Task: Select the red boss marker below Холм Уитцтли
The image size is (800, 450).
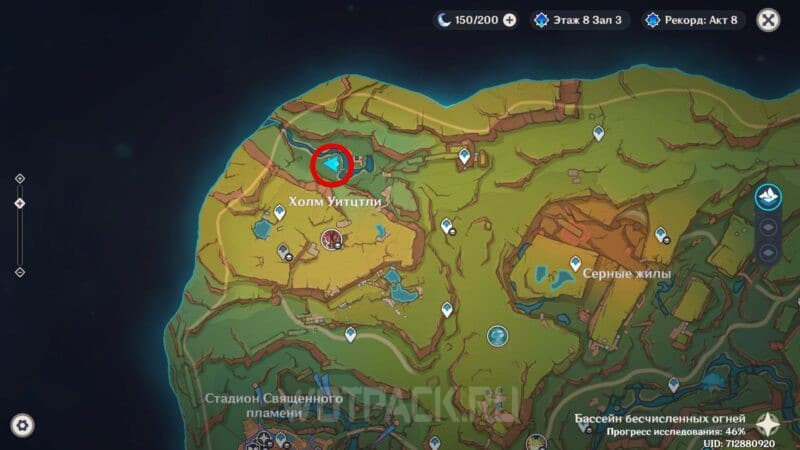Action: (331, 237)
